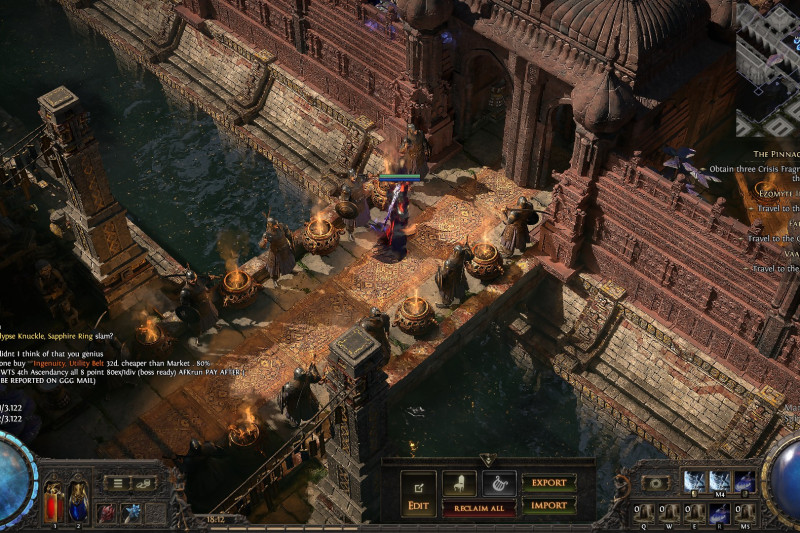Export the hideout layout
Image resolution: width=800 pixels, height=533 pixels.
tap(548, 483)
